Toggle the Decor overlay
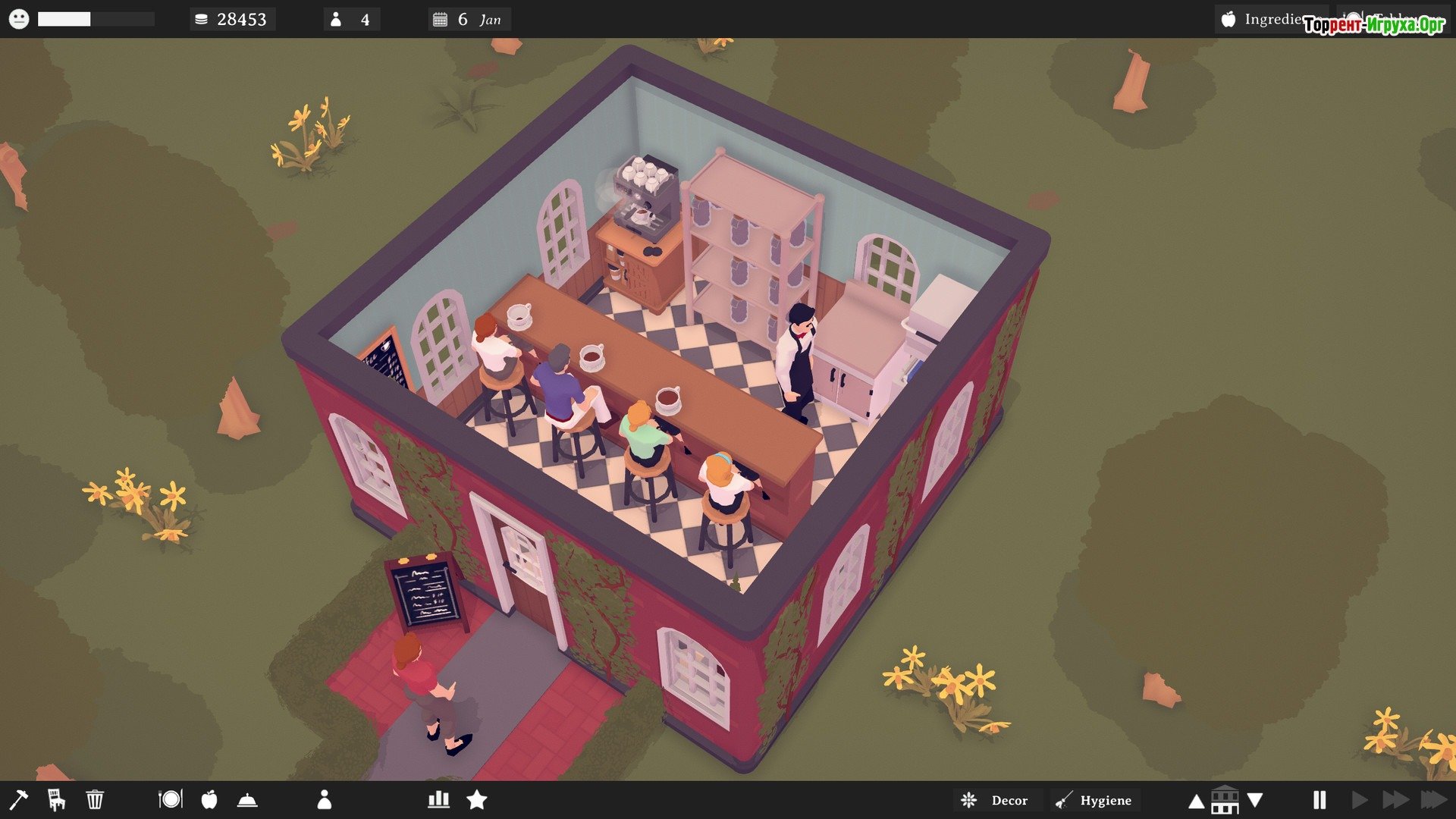Image resolution: width=1456 pixels, height=819 pixels. coord(996,800)
